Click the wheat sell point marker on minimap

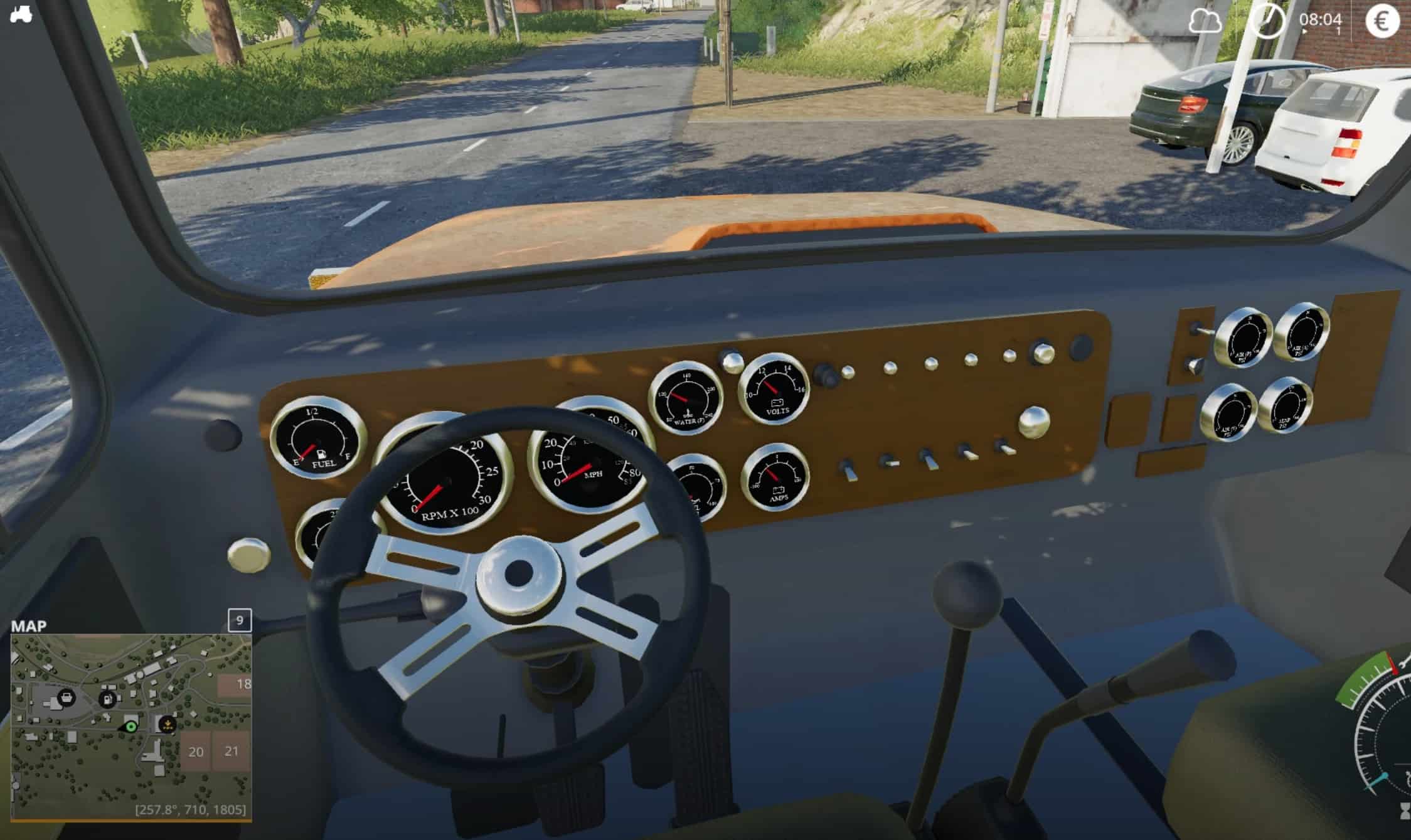pyautogui.click(x=167, y=725)
